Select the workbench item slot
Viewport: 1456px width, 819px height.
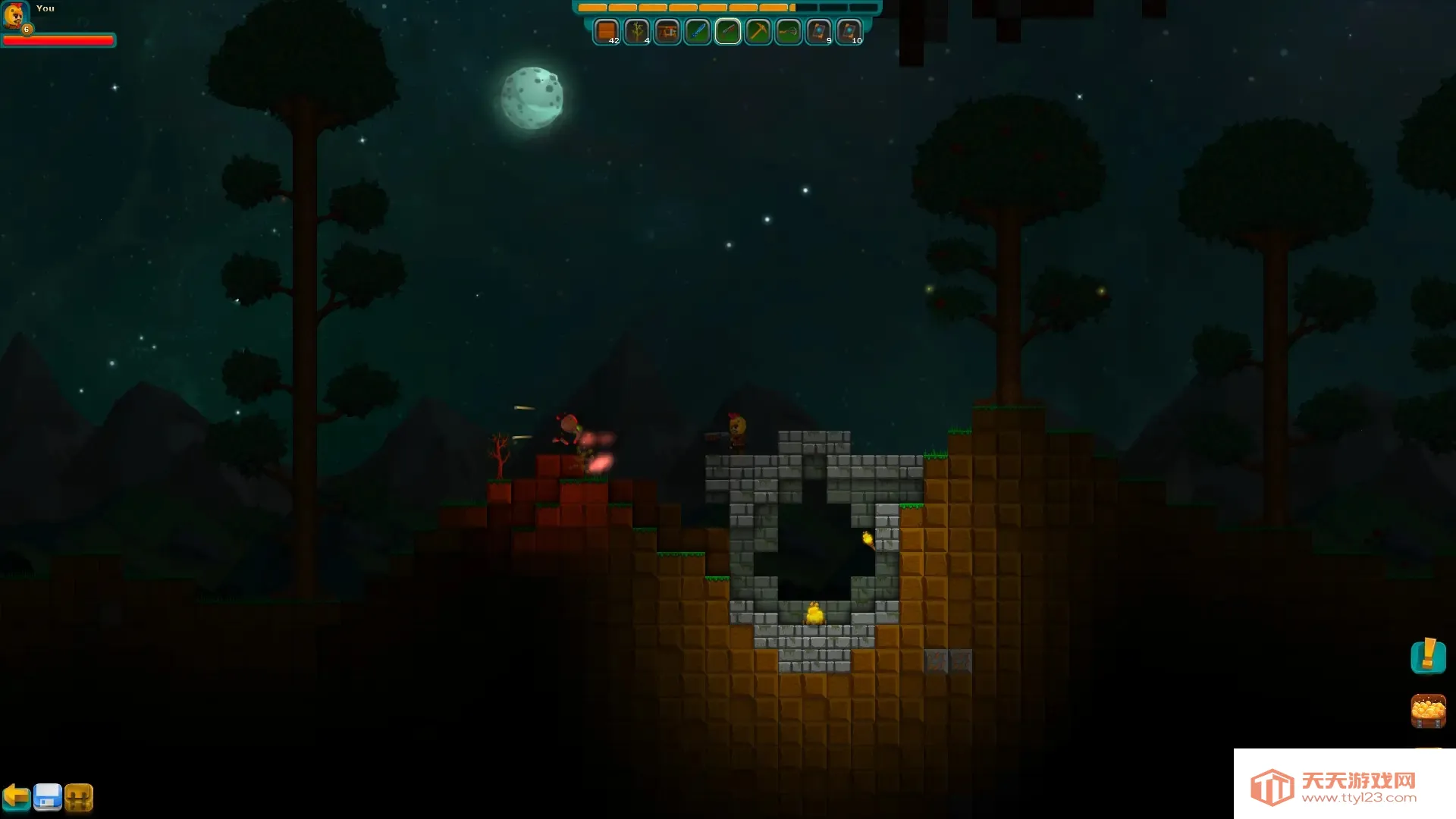pyautogui.click(x=667, y=32)
